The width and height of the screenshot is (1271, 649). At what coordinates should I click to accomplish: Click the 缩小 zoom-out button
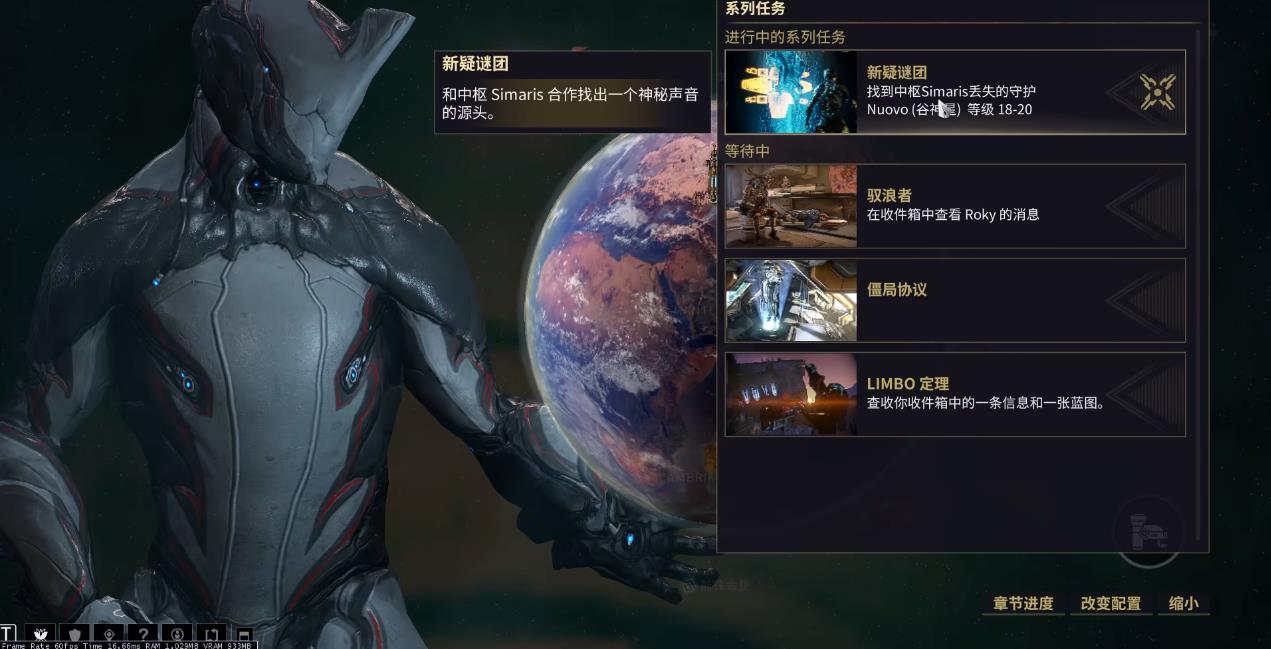(x=1184, y=604)
